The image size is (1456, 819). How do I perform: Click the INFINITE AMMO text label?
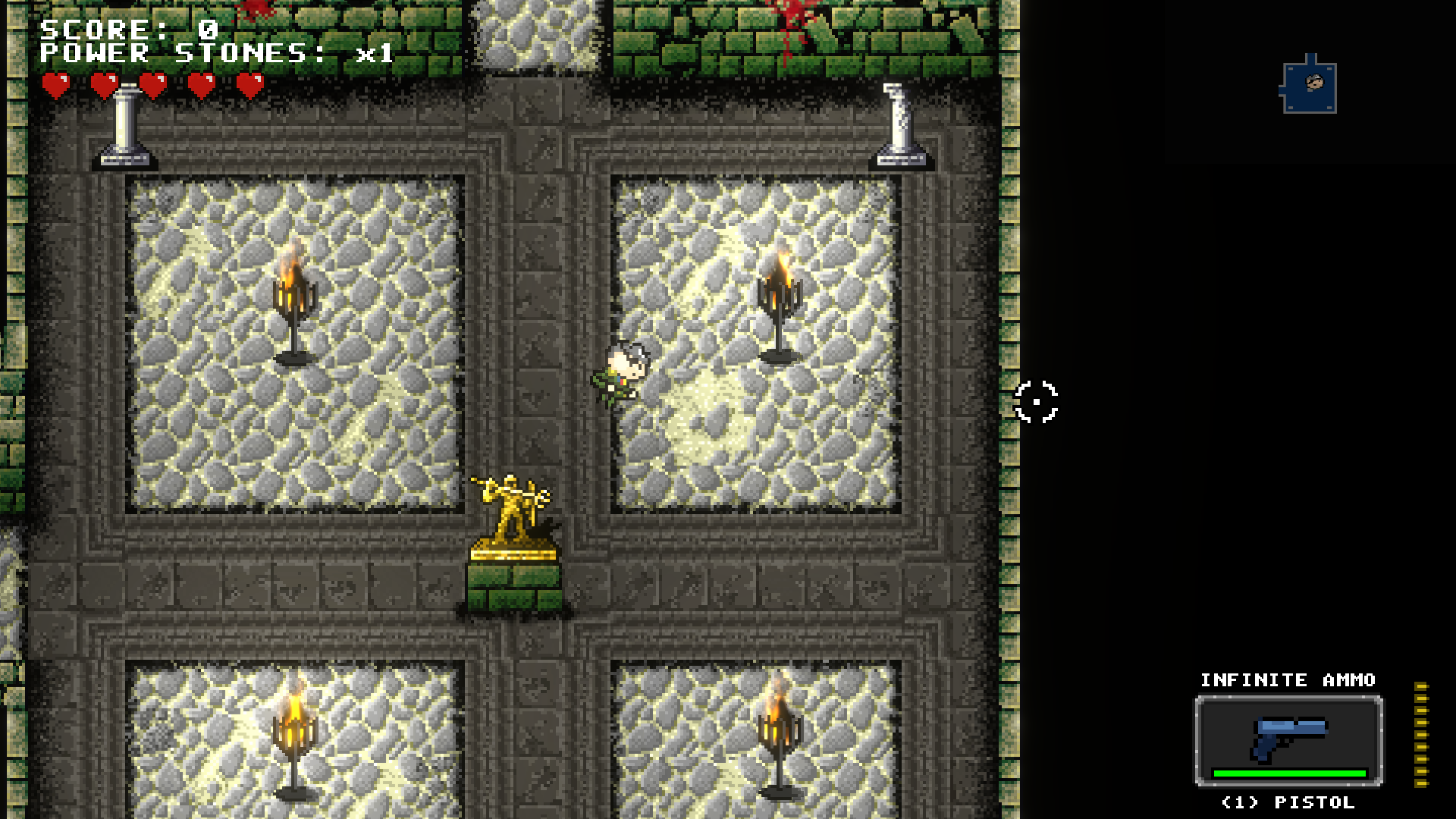coord(1288,681)
